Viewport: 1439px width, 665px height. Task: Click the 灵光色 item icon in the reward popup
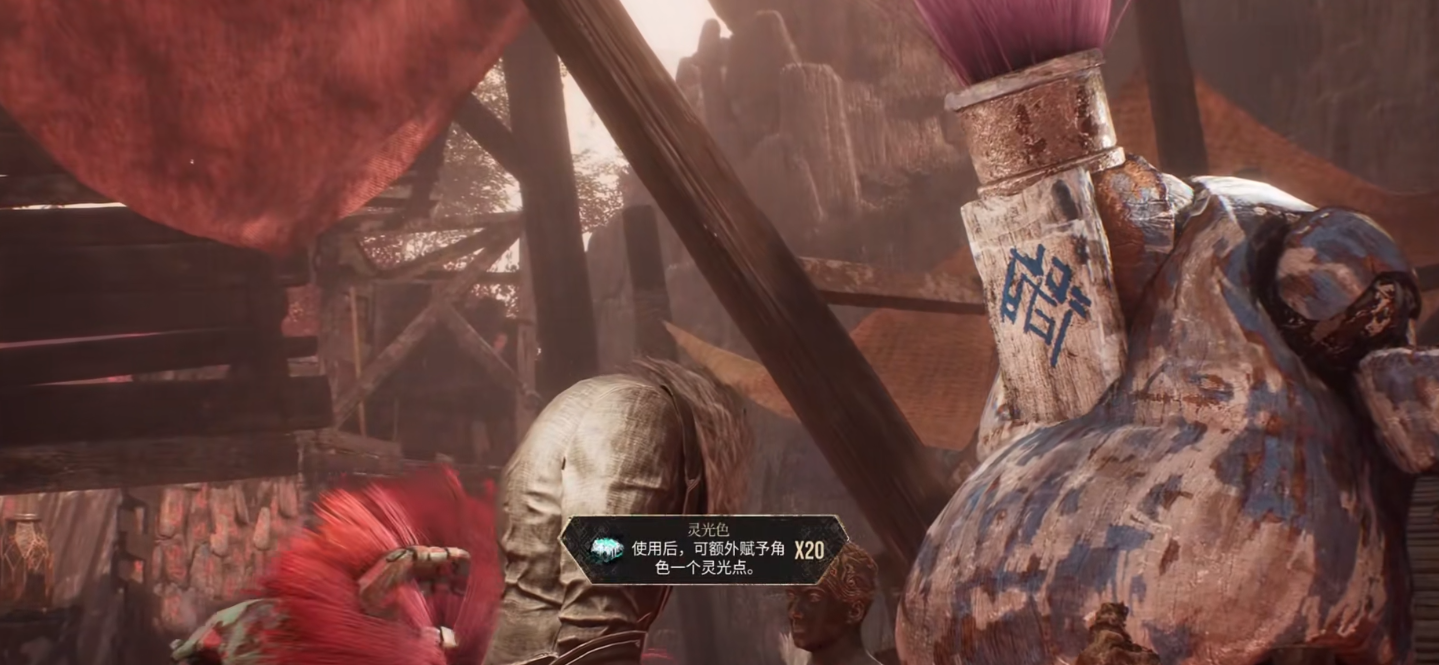click(606, 549)
